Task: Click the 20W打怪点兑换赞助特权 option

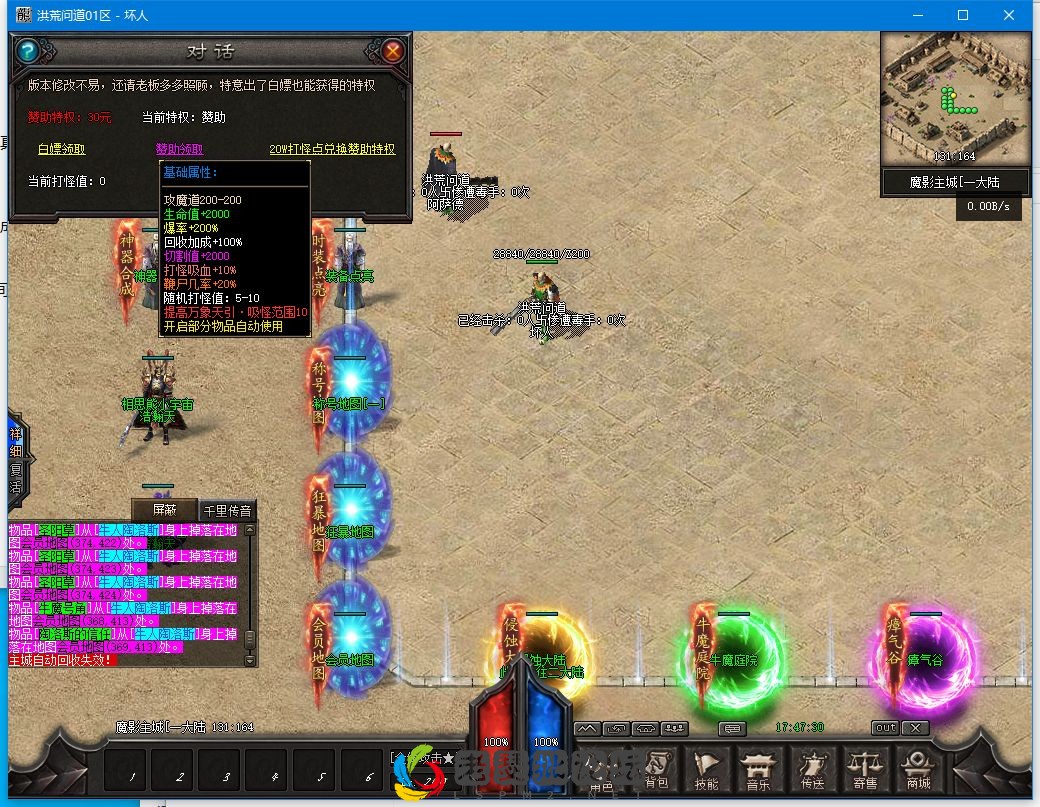Action: (332, 149)
